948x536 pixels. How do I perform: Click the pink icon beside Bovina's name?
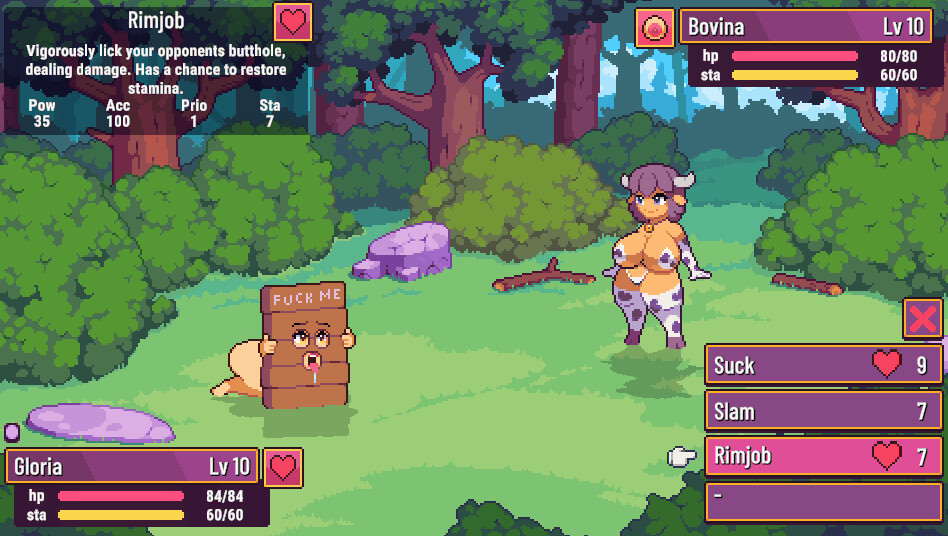coord(655,28)
